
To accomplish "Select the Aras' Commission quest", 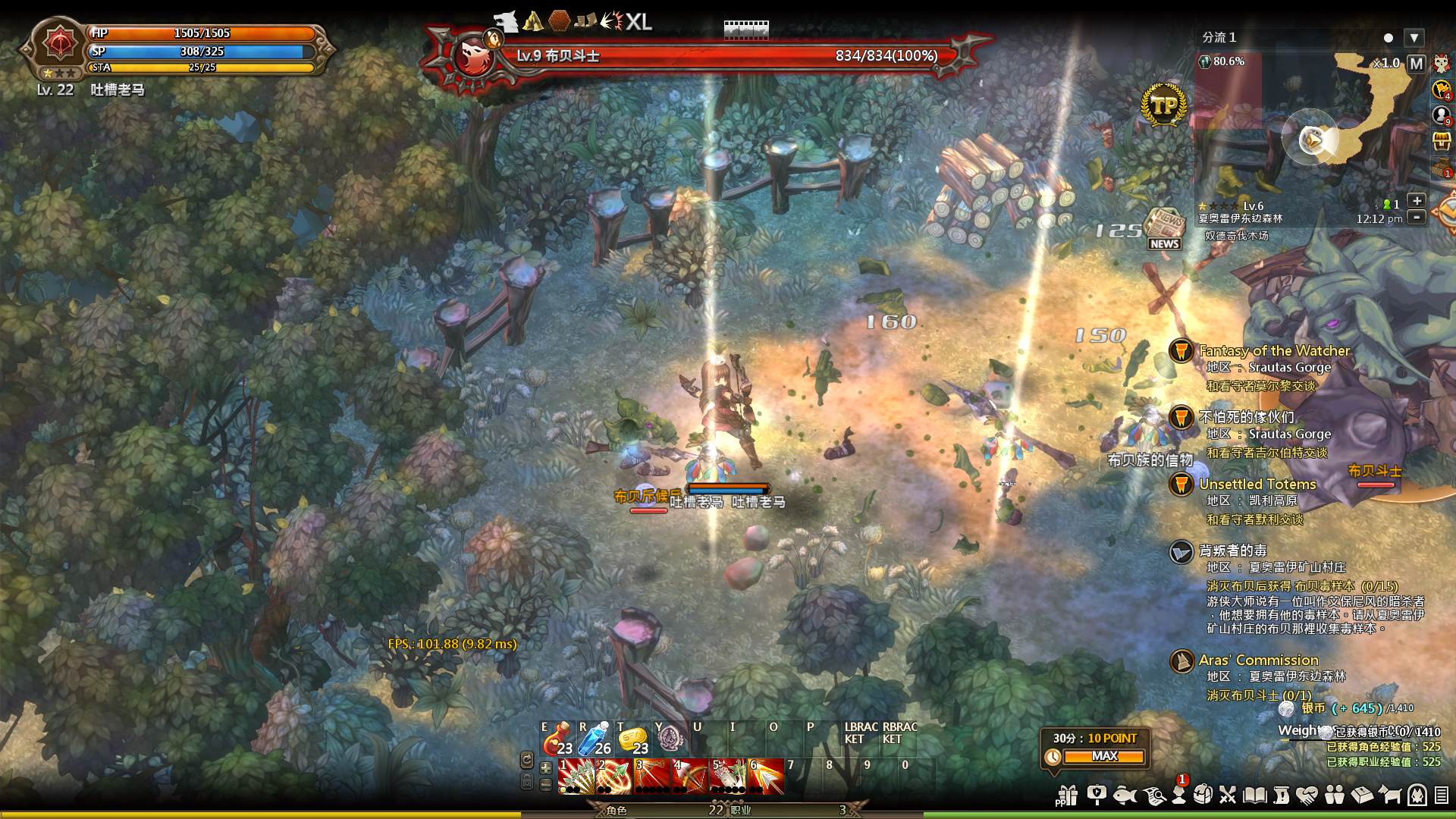I will pos(1259,661).
